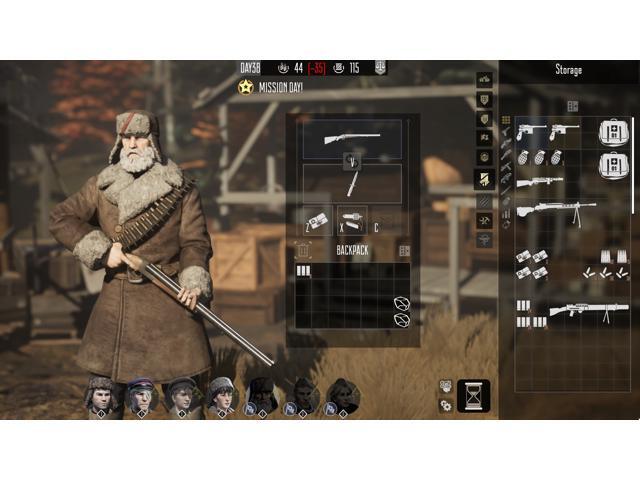This screenshot has width=640, height=480.
Task: Open the gears settings icon
Action: 446,405
